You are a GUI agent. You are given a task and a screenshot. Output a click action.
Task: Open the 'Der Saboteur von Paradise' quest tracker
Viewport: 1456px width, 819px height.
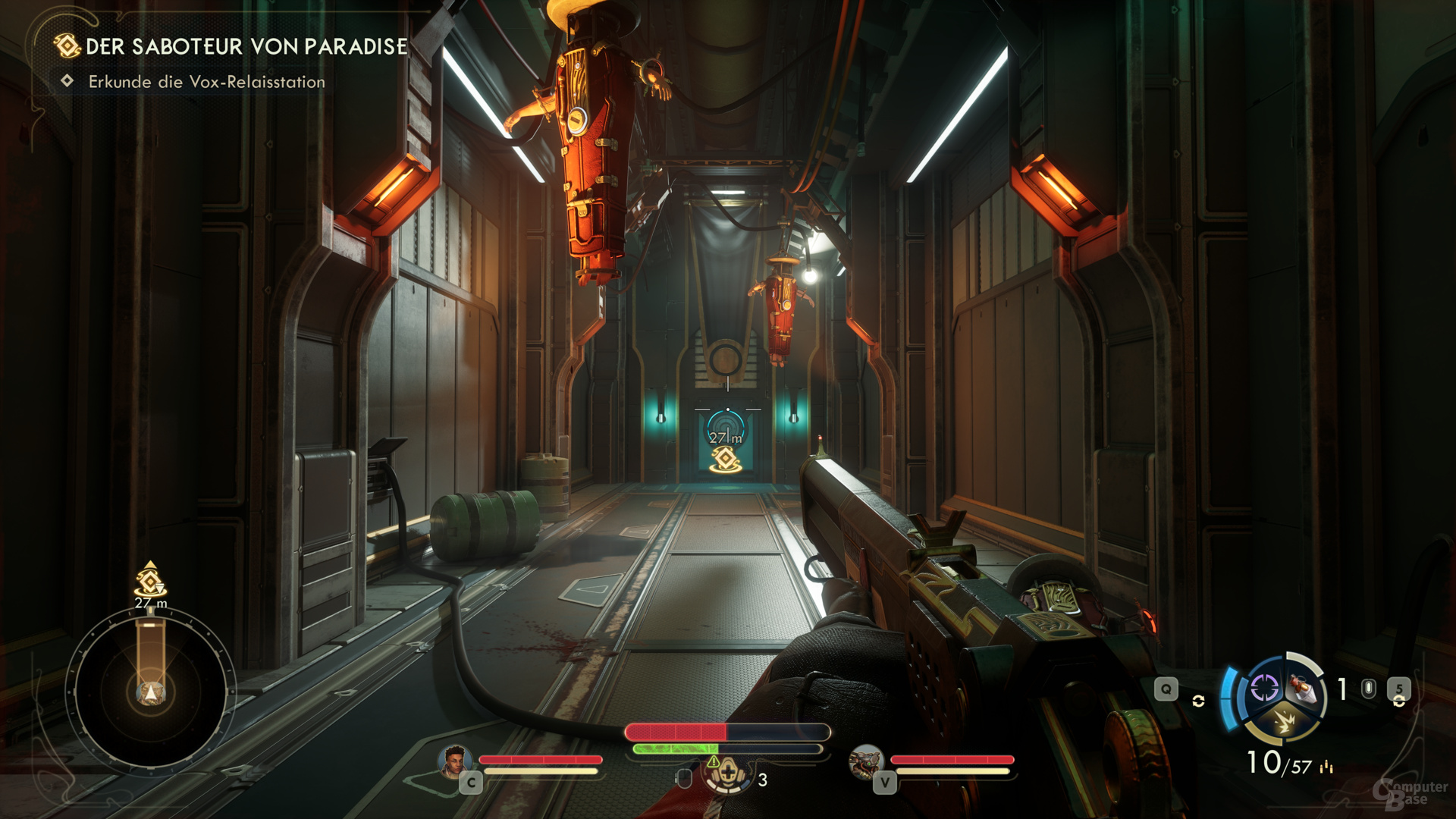tap(246, 46)
